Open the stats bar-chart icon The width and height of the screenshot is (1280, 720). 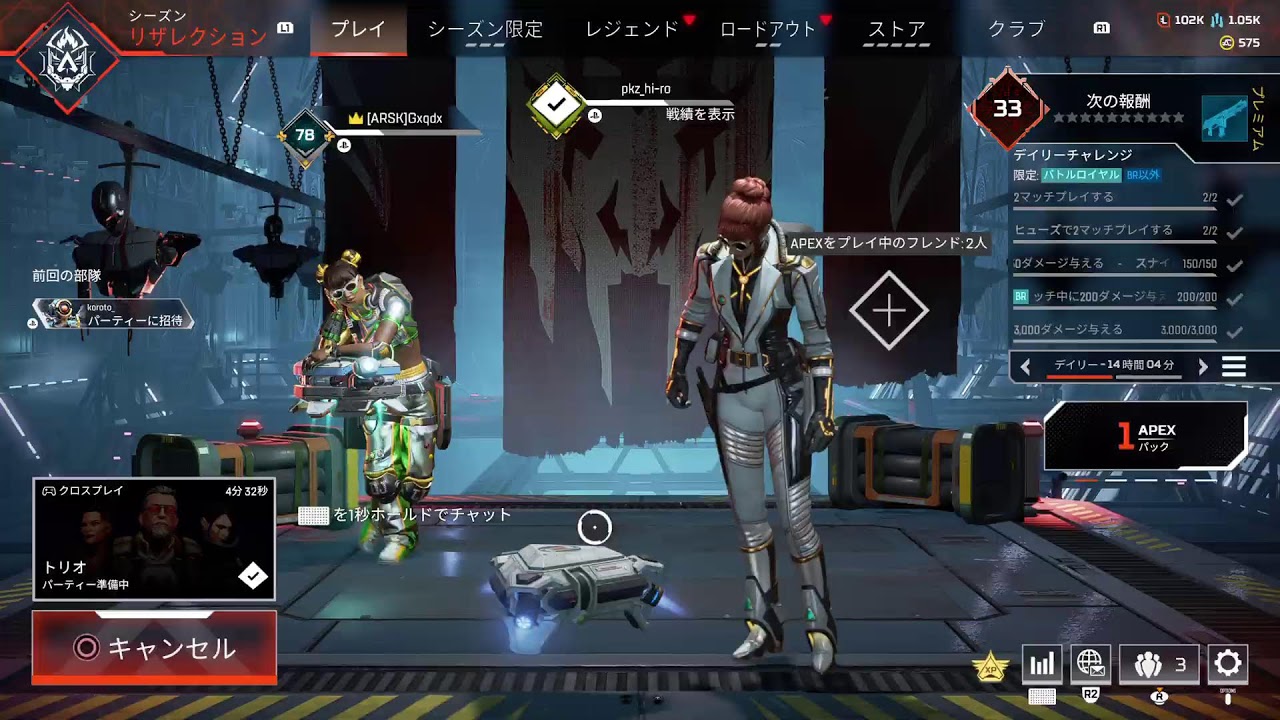point(1041,664)
